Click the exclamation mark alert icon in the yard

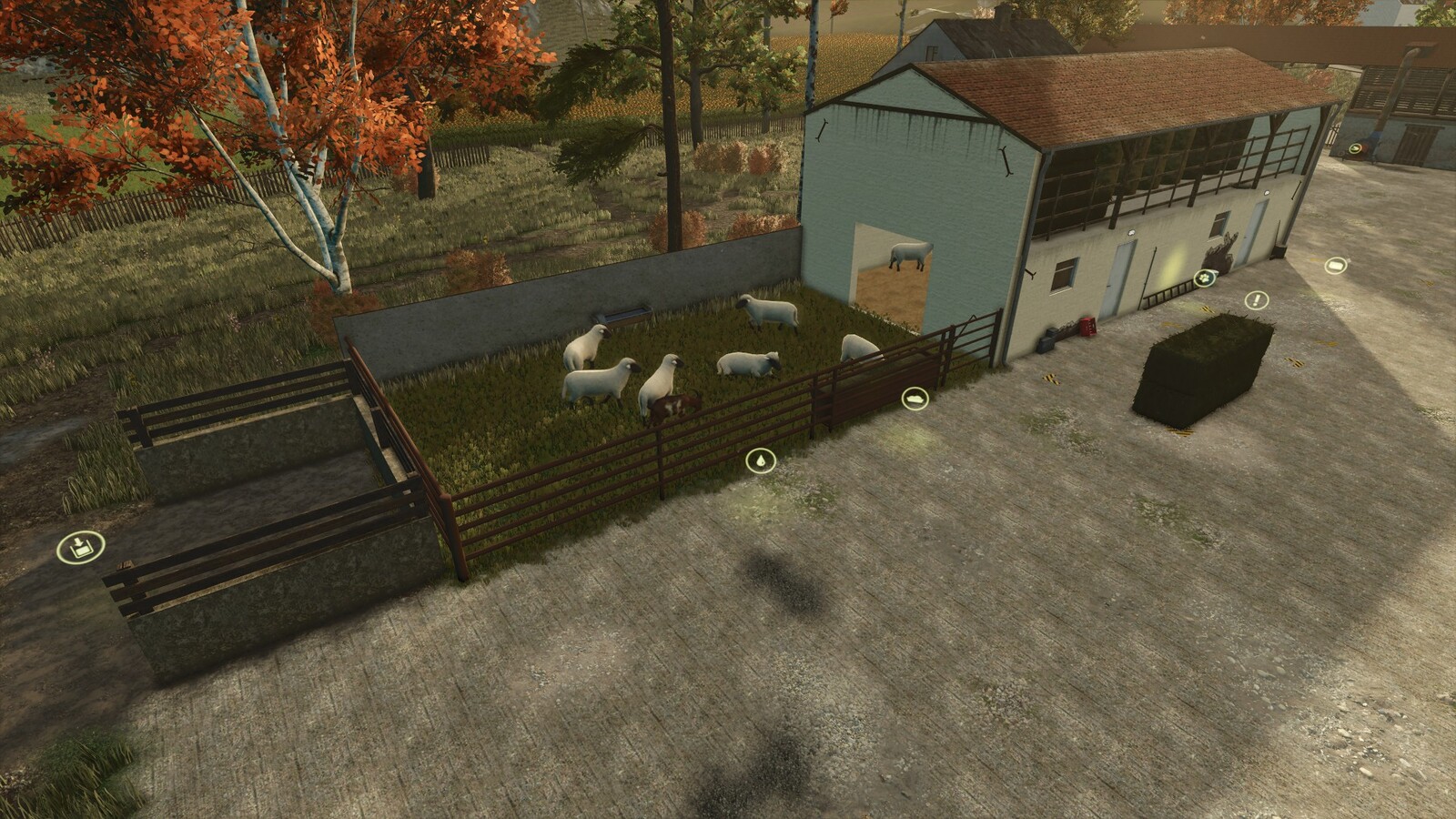pos(1257,299)
